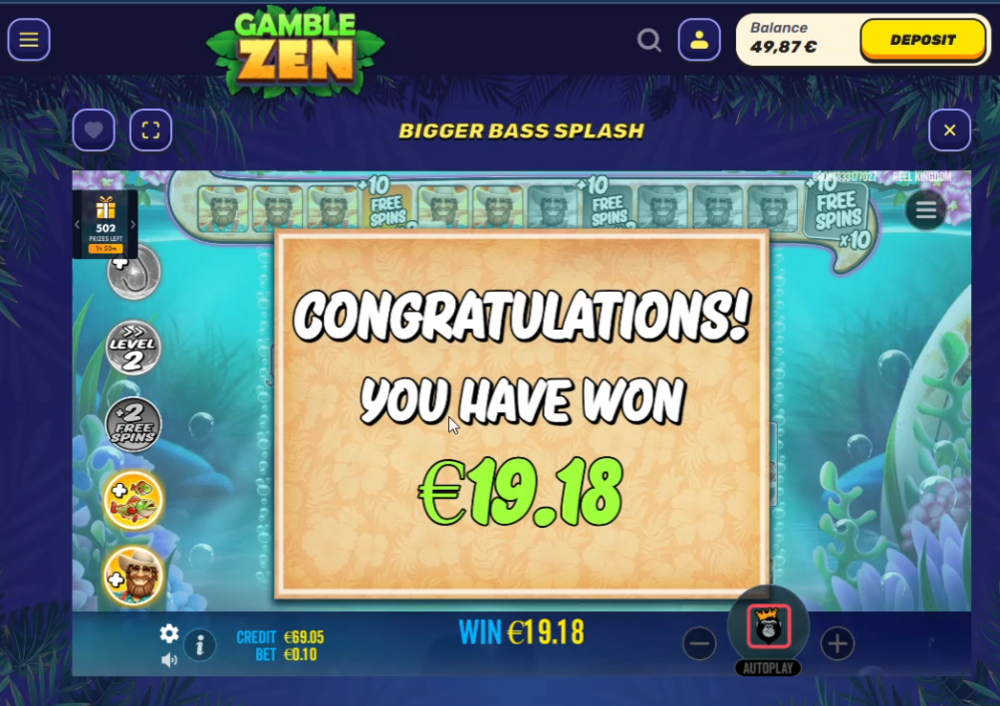
Task: Open game settings gear icon
Action: 169,633
